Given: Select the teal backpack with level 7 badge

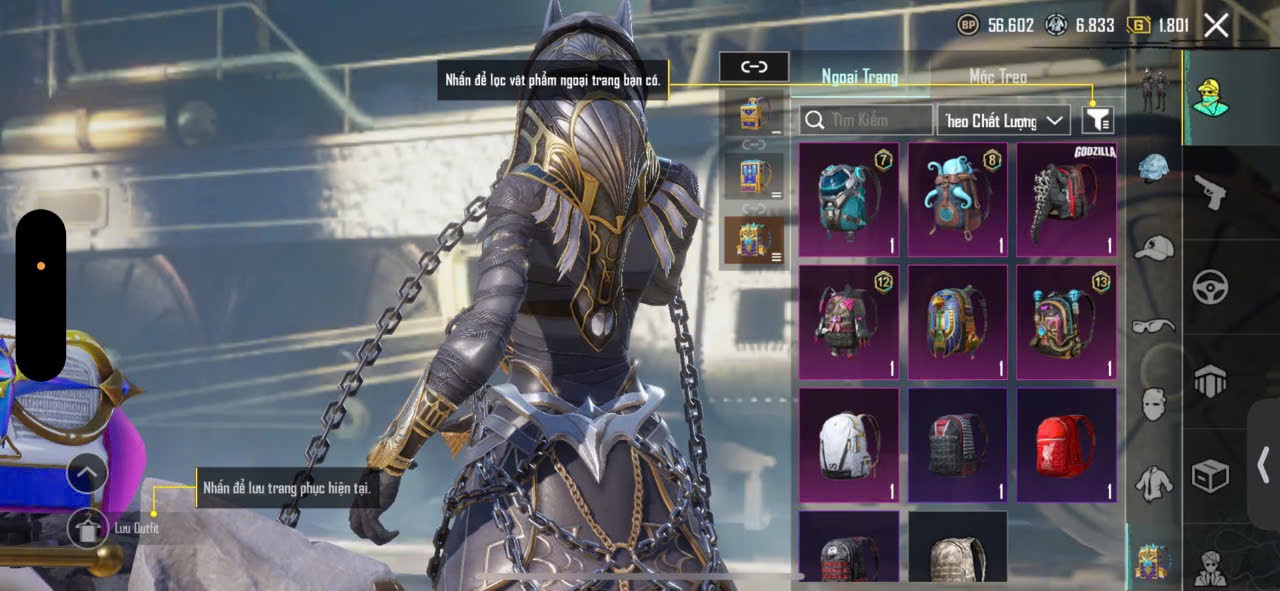Looking at the screenshot, I should 849,199.
